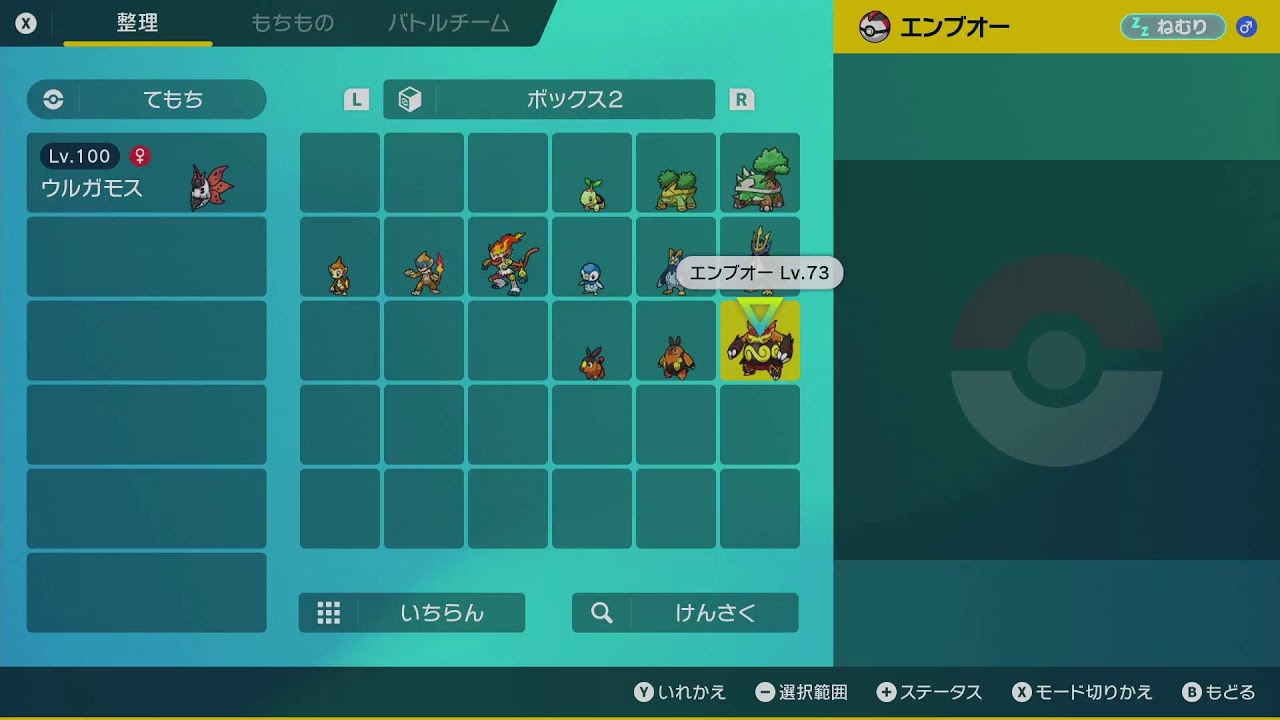
Task: Click the X exit icon in top-left corner
Action: click(x=26, y=22)
